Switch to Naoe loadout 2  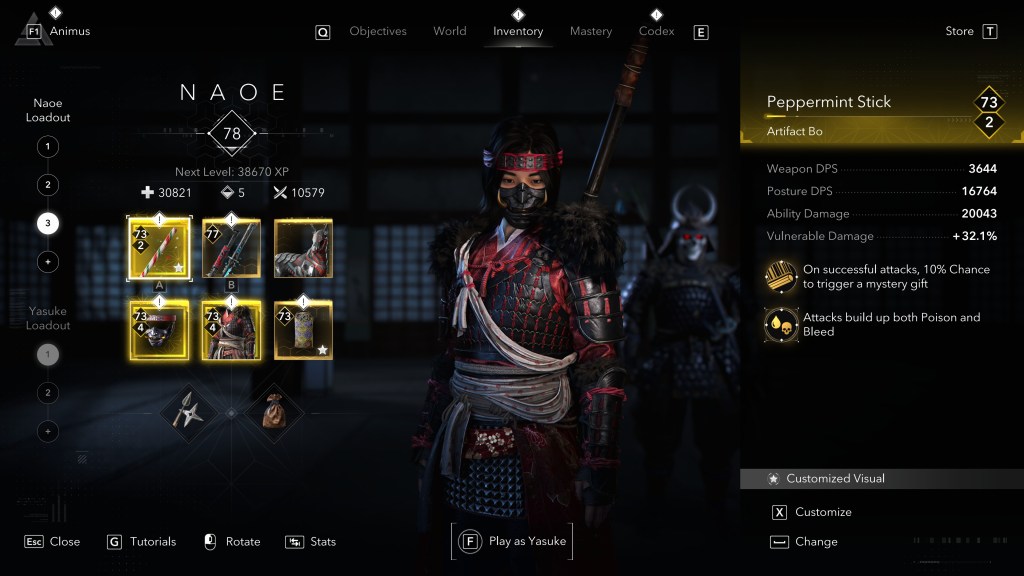tap(47, 185)
